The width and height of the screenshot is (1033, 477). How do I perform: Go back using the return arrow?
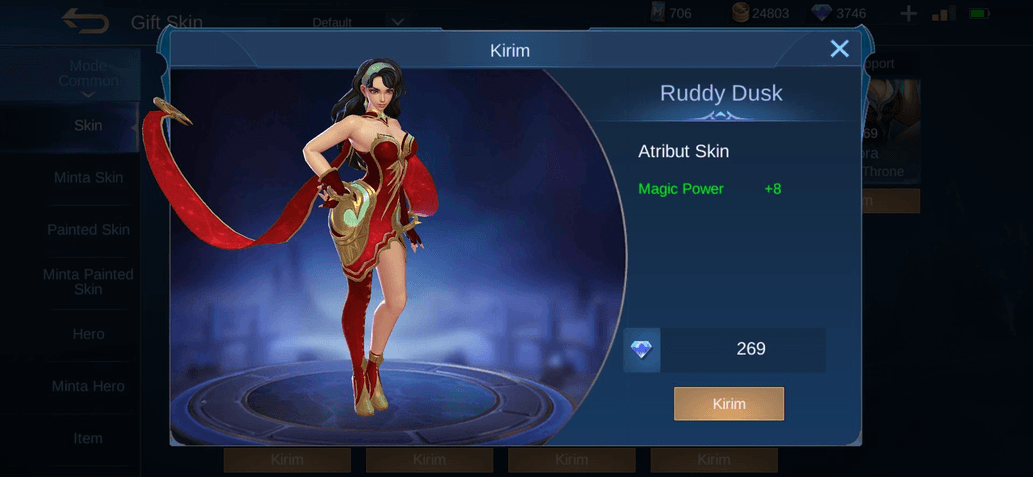[85, 21]
